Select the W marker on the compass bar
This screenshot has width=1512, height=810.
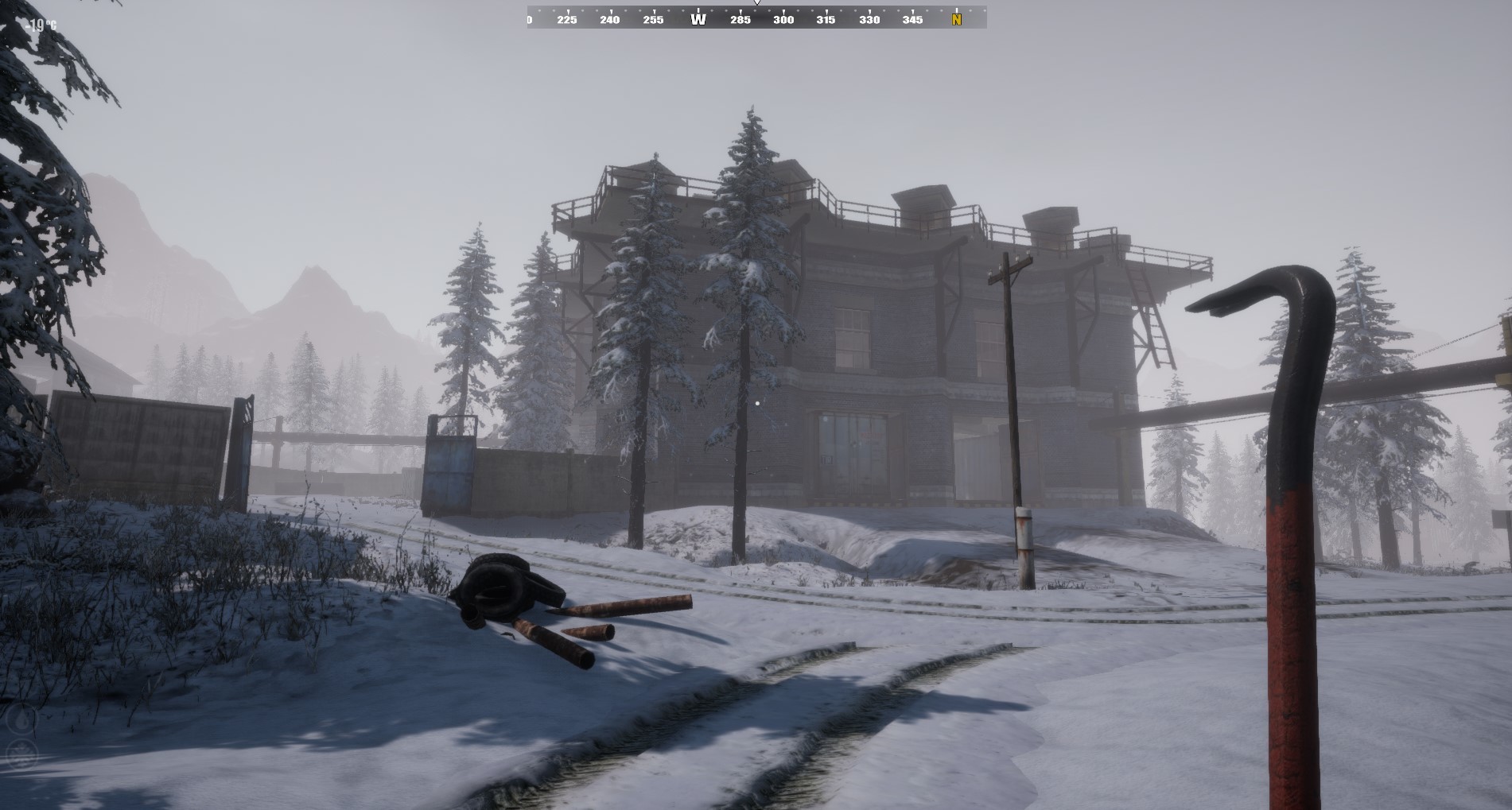pos(698,19)
